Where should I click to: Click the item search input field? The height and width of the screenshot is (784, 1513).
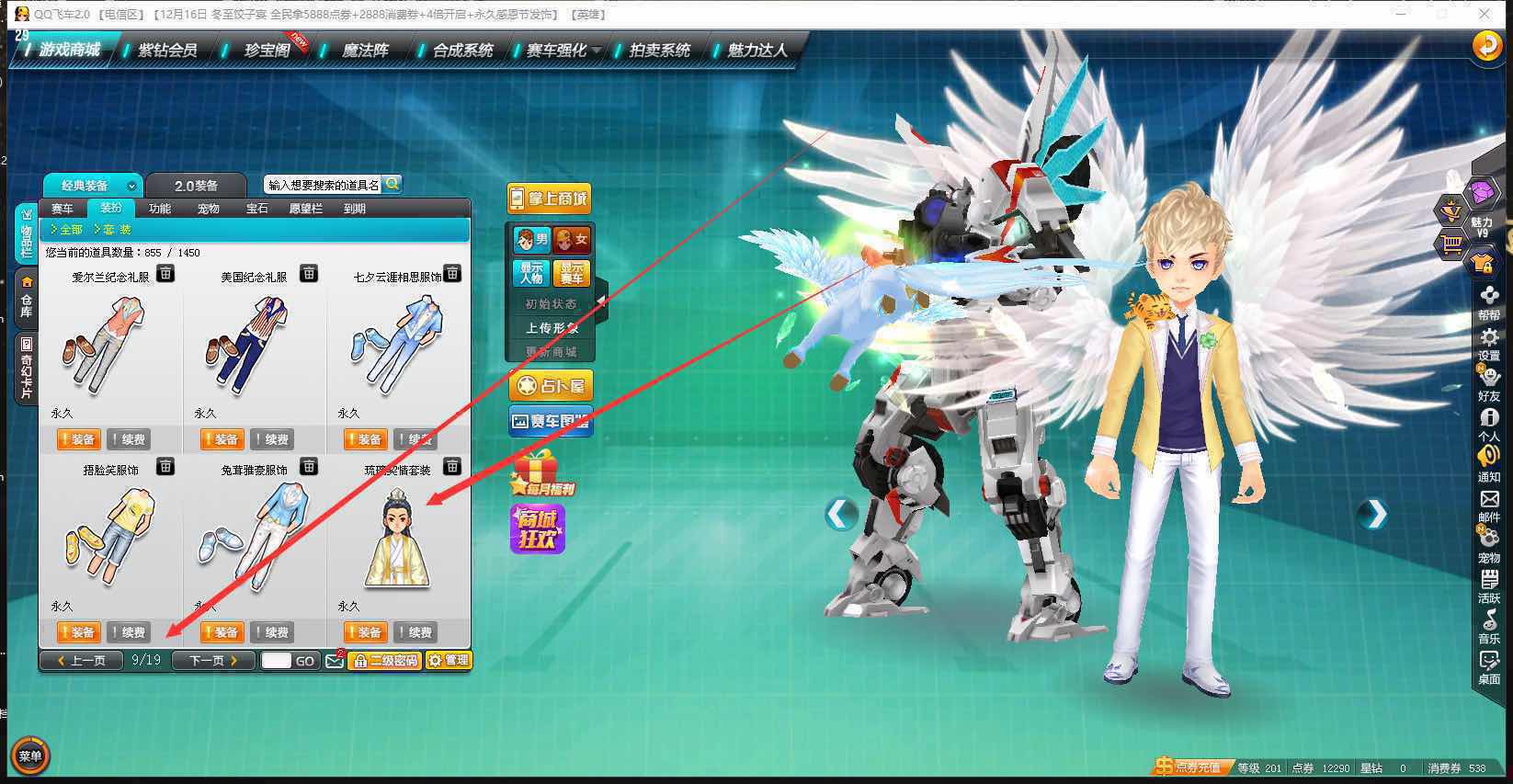click(324, 185)
